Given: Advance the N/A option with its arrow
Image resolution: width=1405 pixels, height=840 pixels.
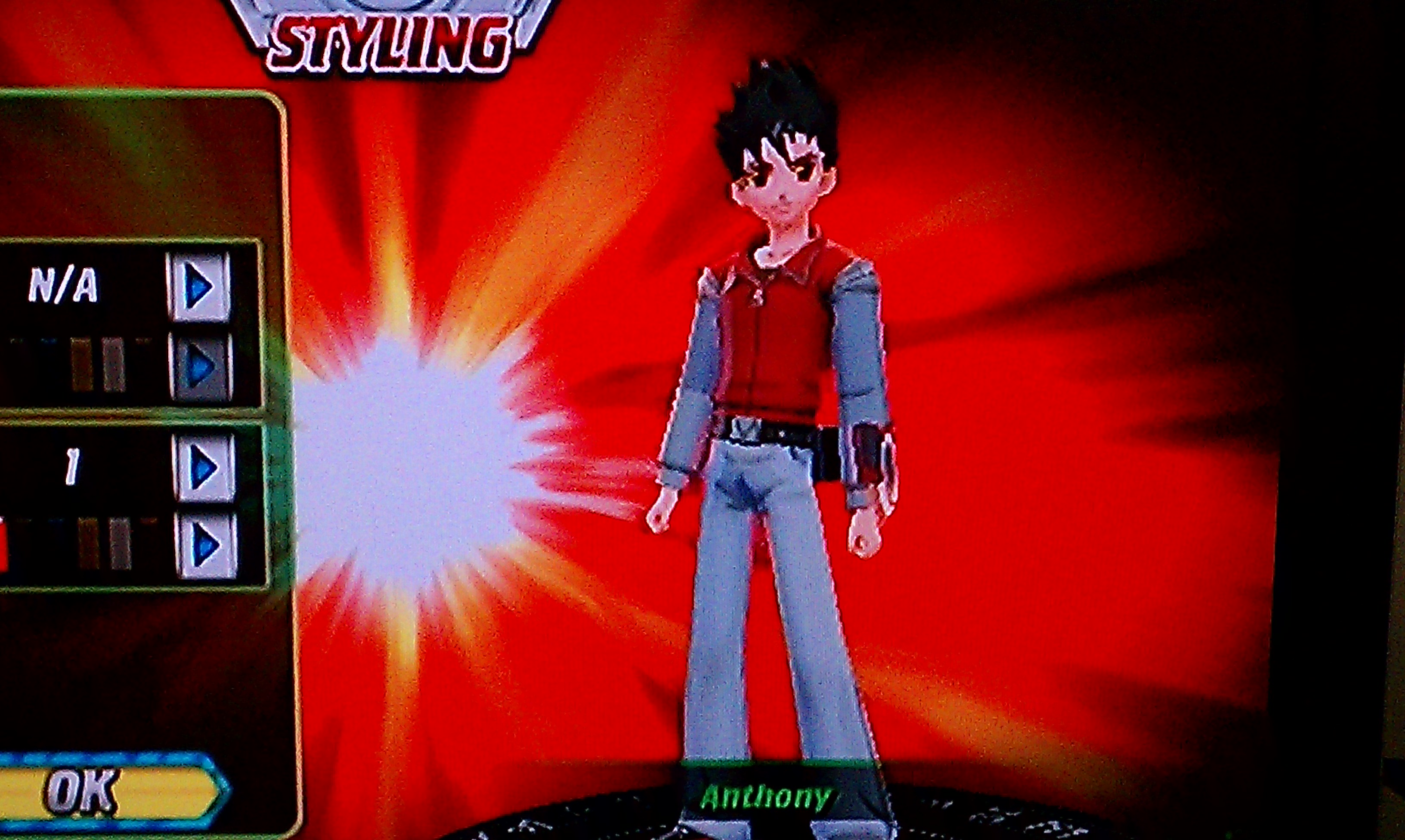Looking at the screenshot, I should pos(199,287).
